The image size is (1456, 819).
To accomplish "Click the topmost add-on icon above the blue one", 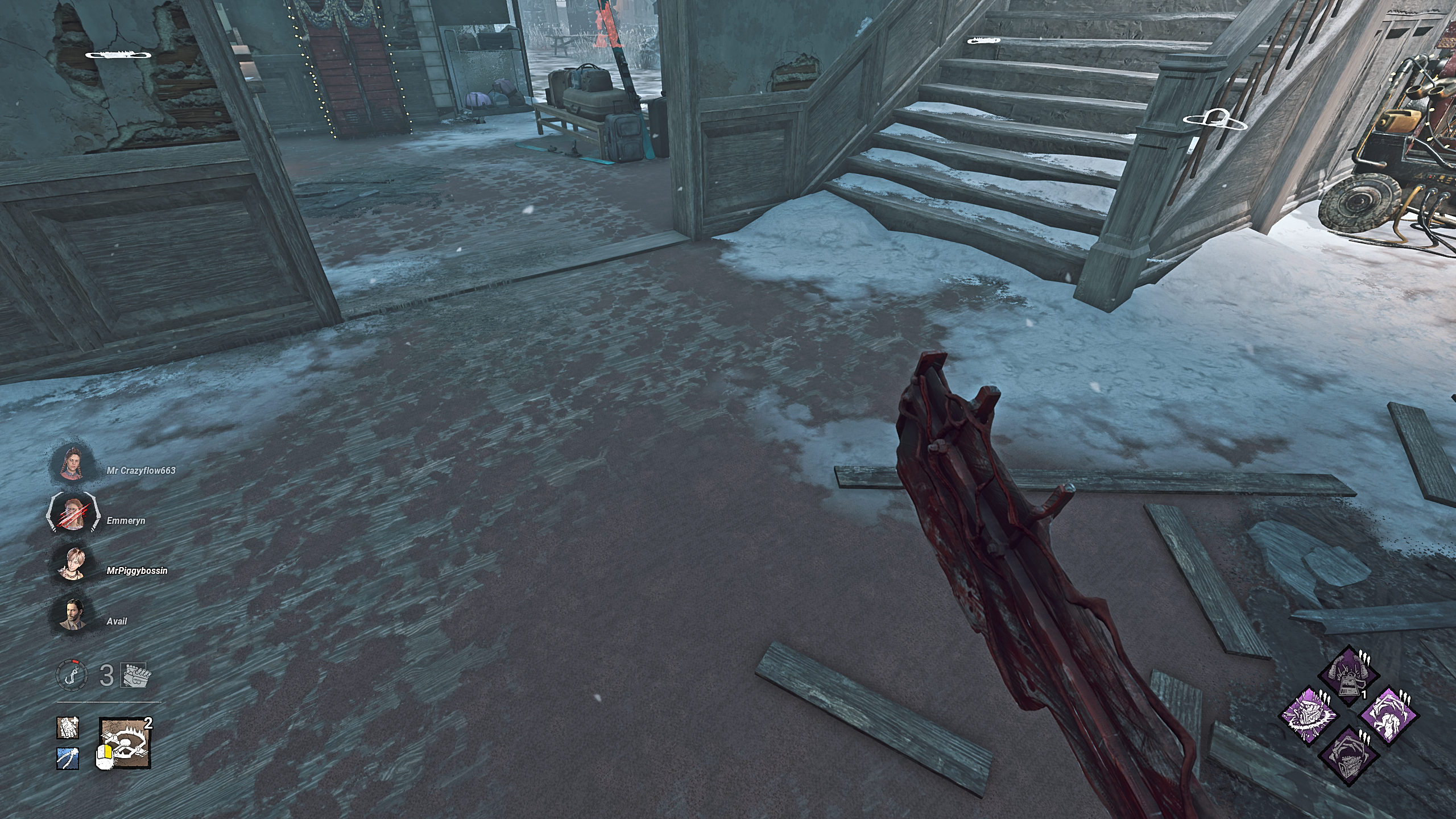I will coord(67,728).
